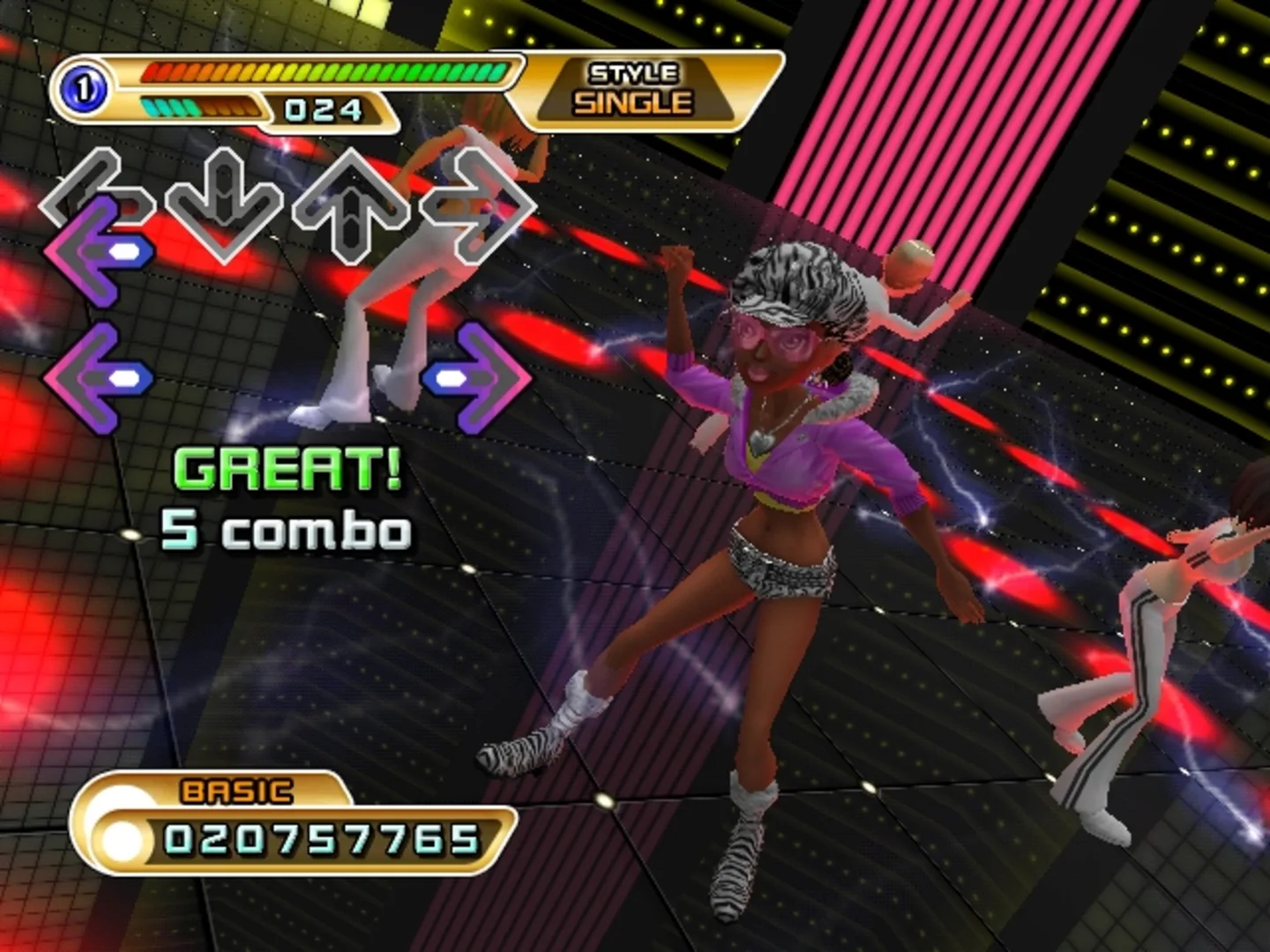
Task: Toggle the right arrow note's center hexagon
Action: pyautogui.click(x=452, y=379)
